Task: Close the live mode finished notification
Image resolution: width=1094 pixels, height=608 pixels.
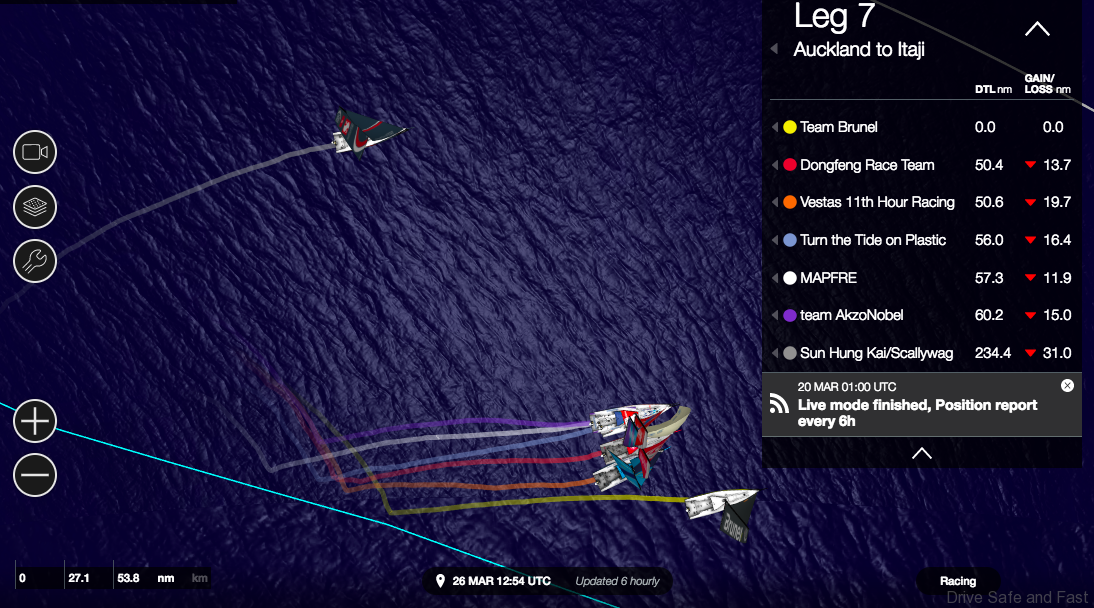Action: [x=1067, y=385]
